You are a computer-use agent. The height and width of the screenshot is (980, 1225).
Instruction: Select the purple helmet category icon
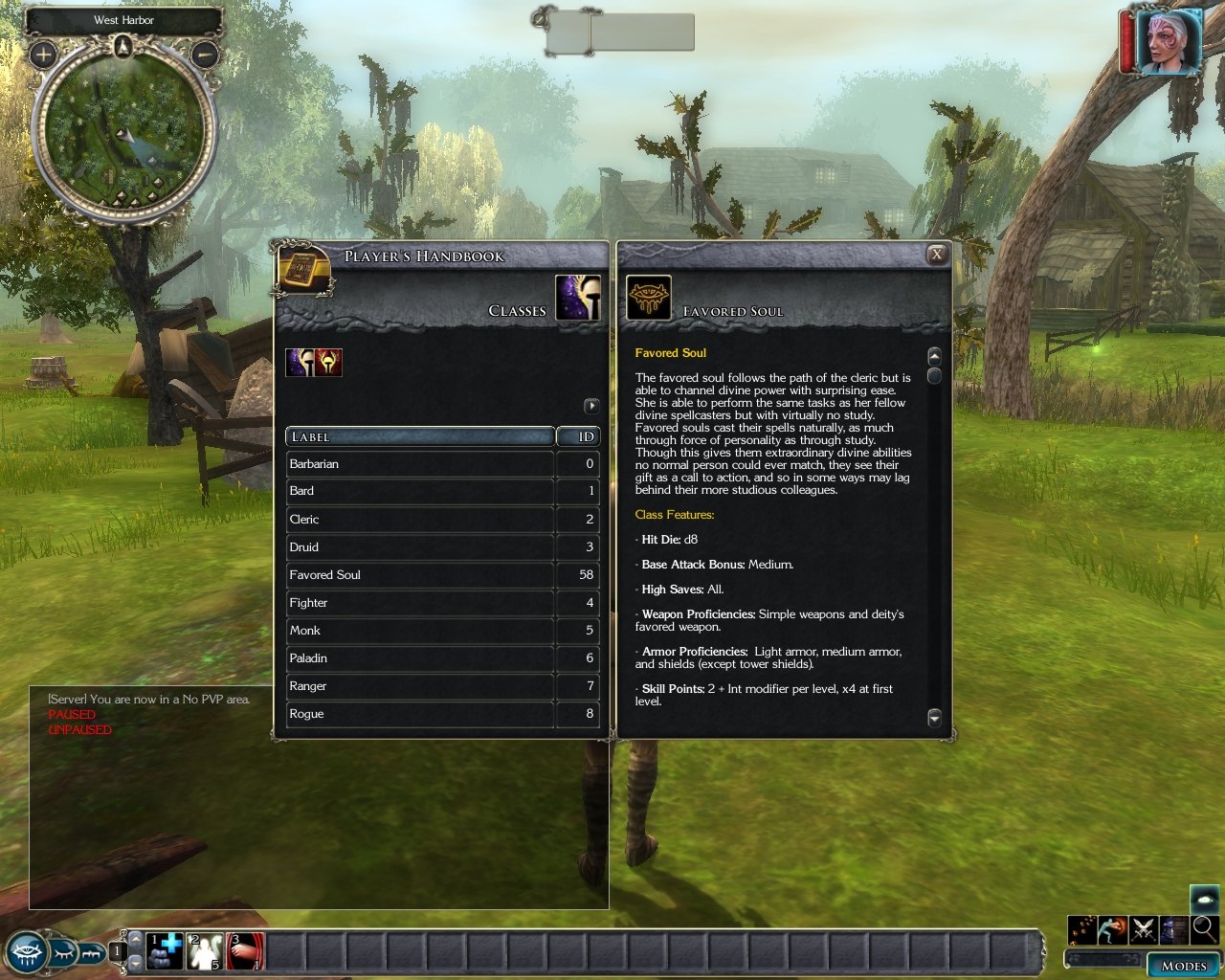[x=300, y=363]
